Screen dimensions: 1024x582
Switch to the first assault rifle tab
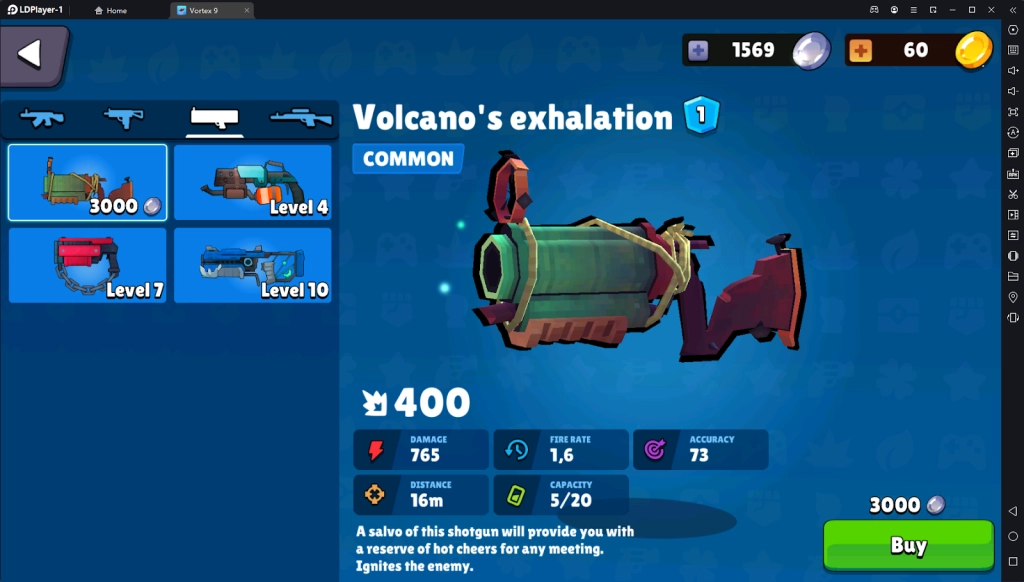click(43, 118)
